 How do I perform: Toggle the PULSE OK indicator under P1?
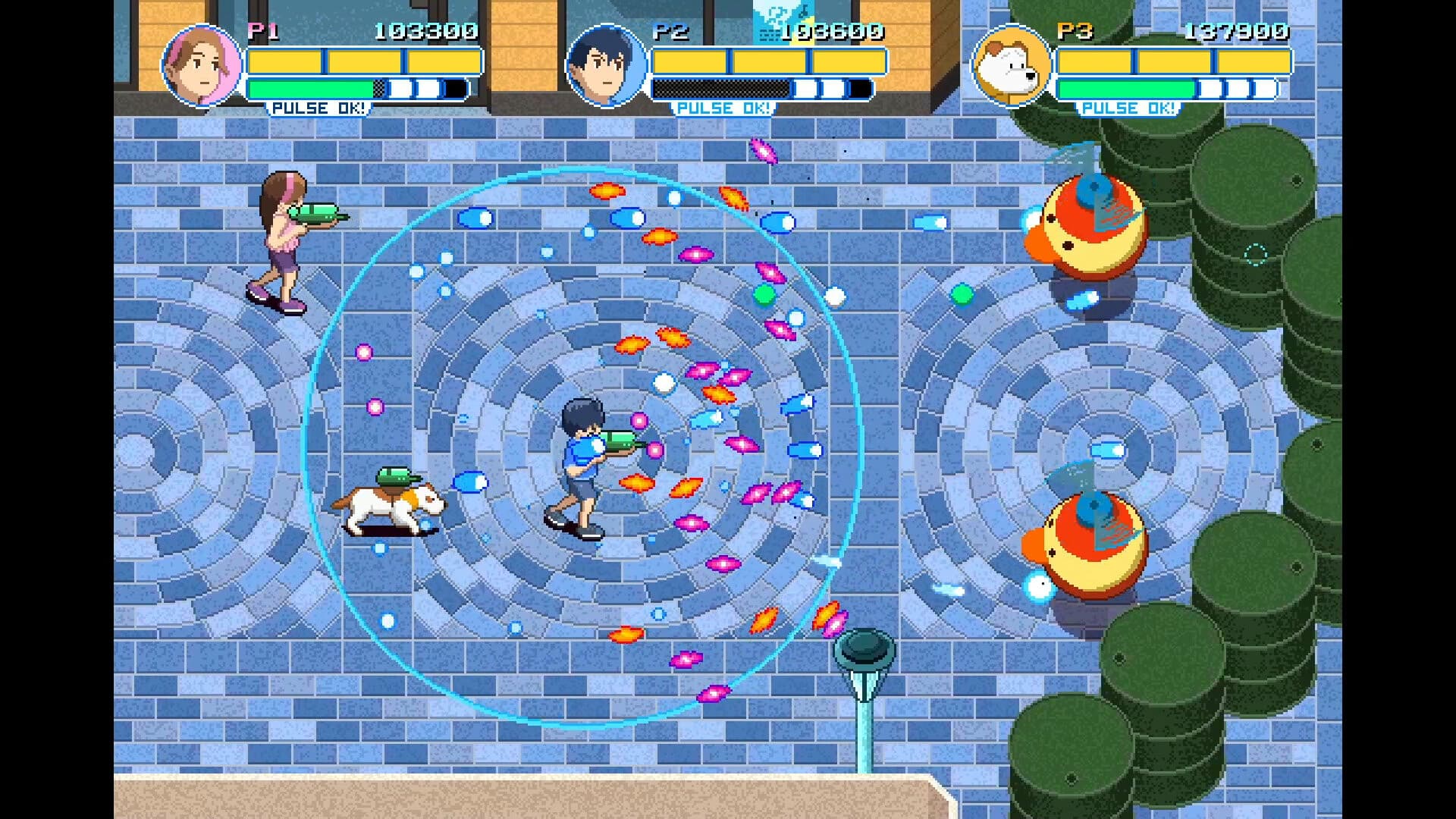coord(318,108)
